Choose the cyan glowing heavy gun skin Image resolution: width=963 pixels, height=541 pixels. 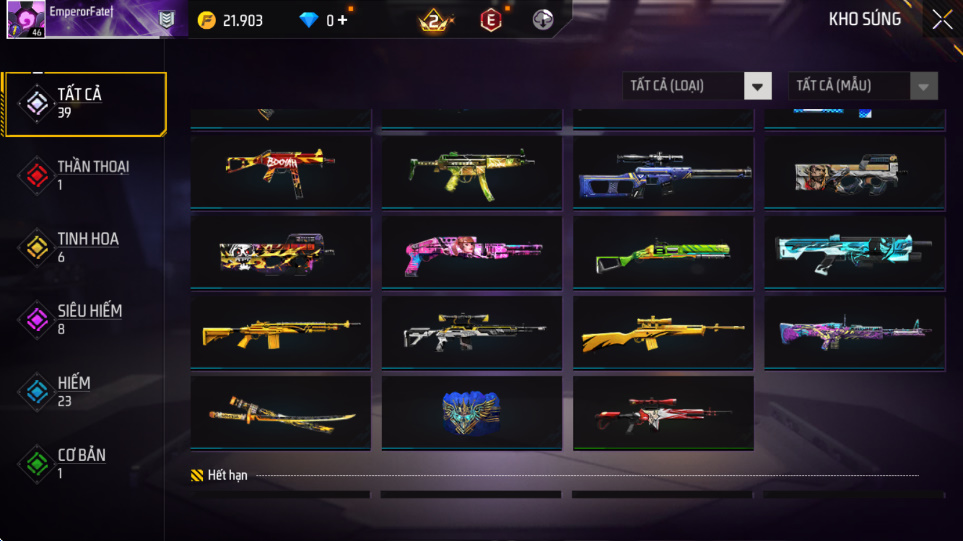point(853,253)
